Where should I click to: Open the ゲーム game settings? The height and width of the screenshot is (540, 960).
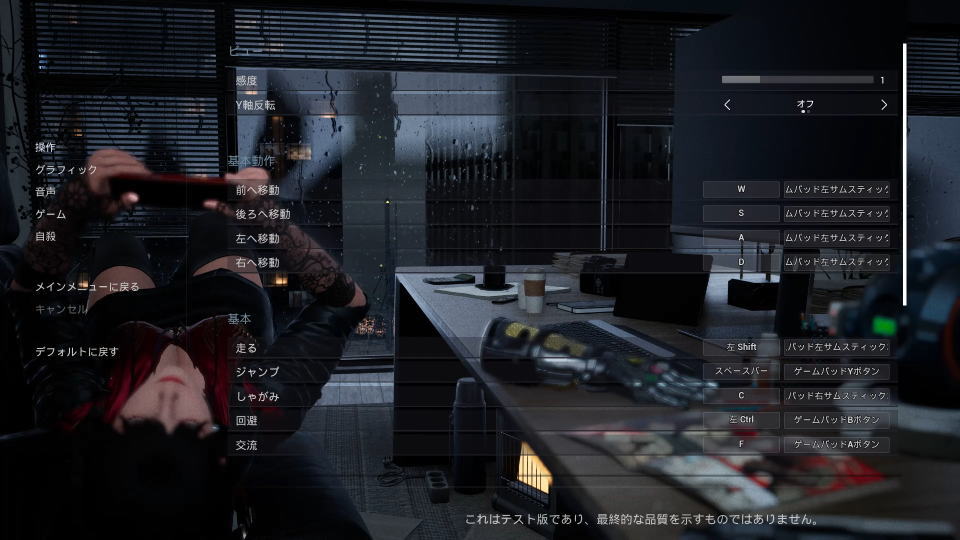[51, 214]
